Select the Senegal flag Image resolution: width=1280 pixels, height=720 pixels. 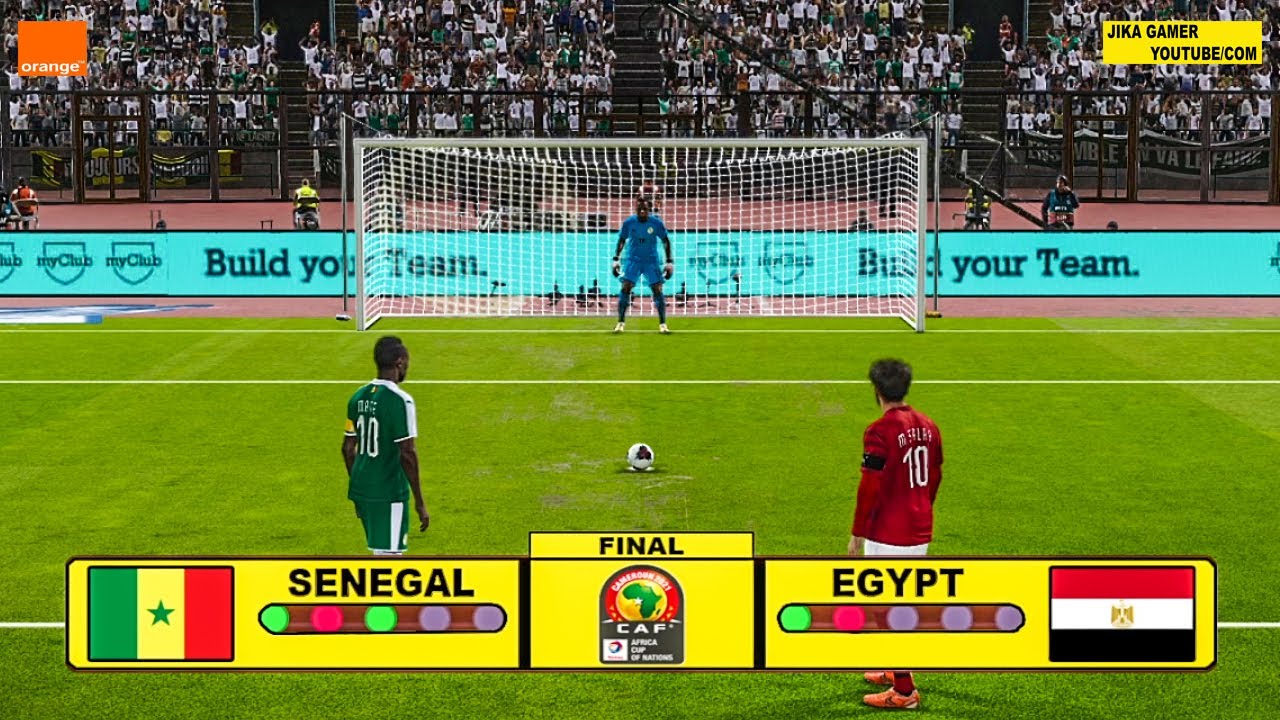tap(161, 613)
